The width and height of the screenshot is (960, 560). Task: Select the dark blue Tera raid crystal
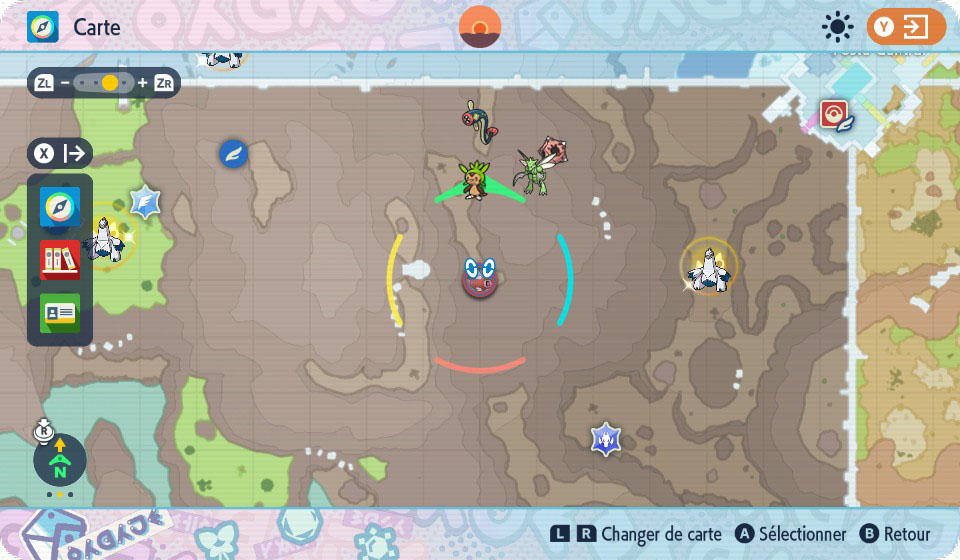coord(605,438)
